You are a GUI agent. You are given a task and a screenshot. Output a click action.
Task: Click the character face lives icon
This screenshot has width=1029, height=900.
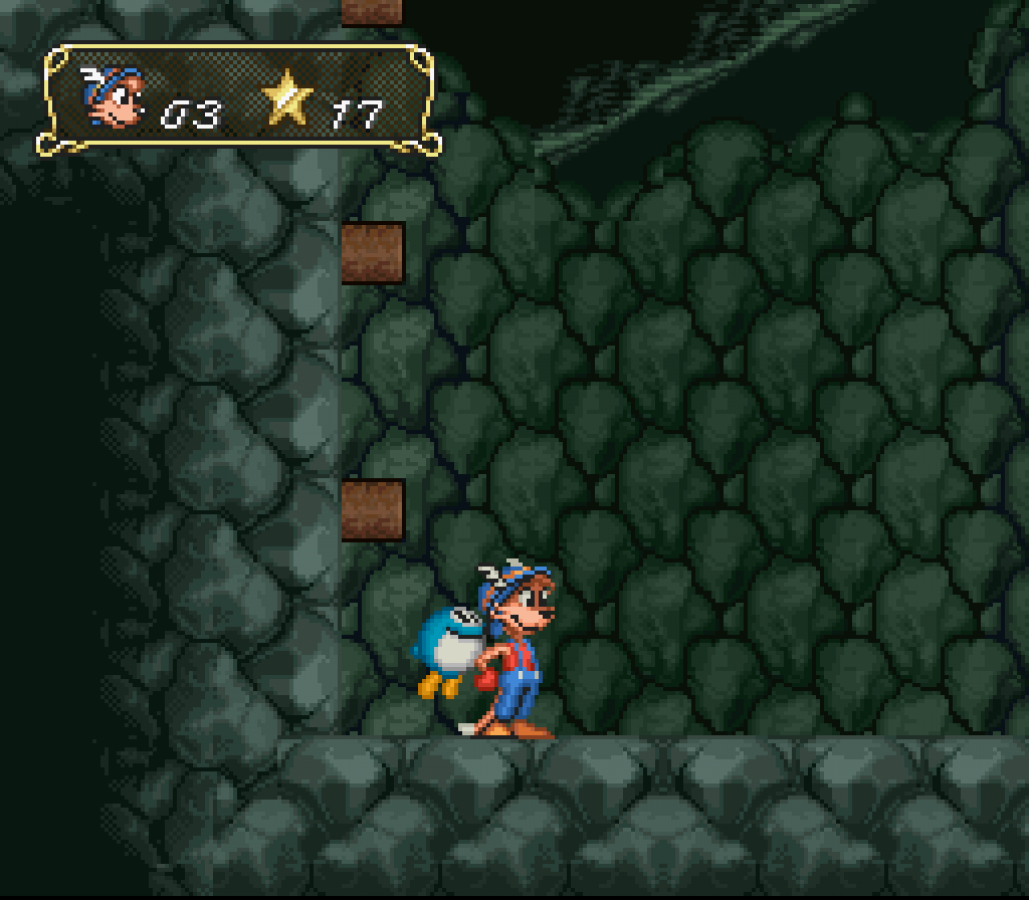(x=112, y=98)
